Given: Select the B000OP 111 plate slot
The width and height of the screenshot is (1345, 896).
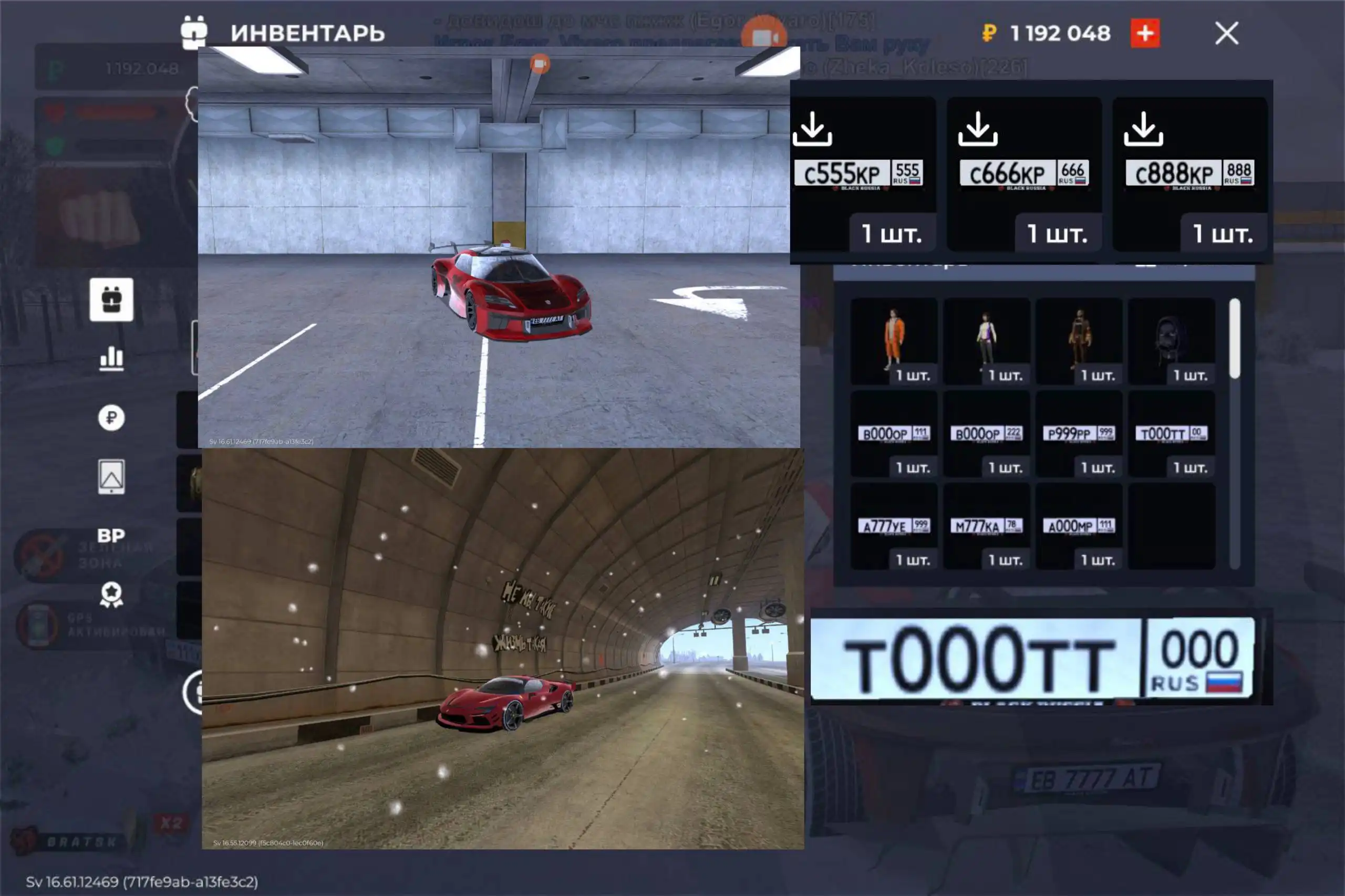Looking at the screenshot, I should tap(894, 434).
